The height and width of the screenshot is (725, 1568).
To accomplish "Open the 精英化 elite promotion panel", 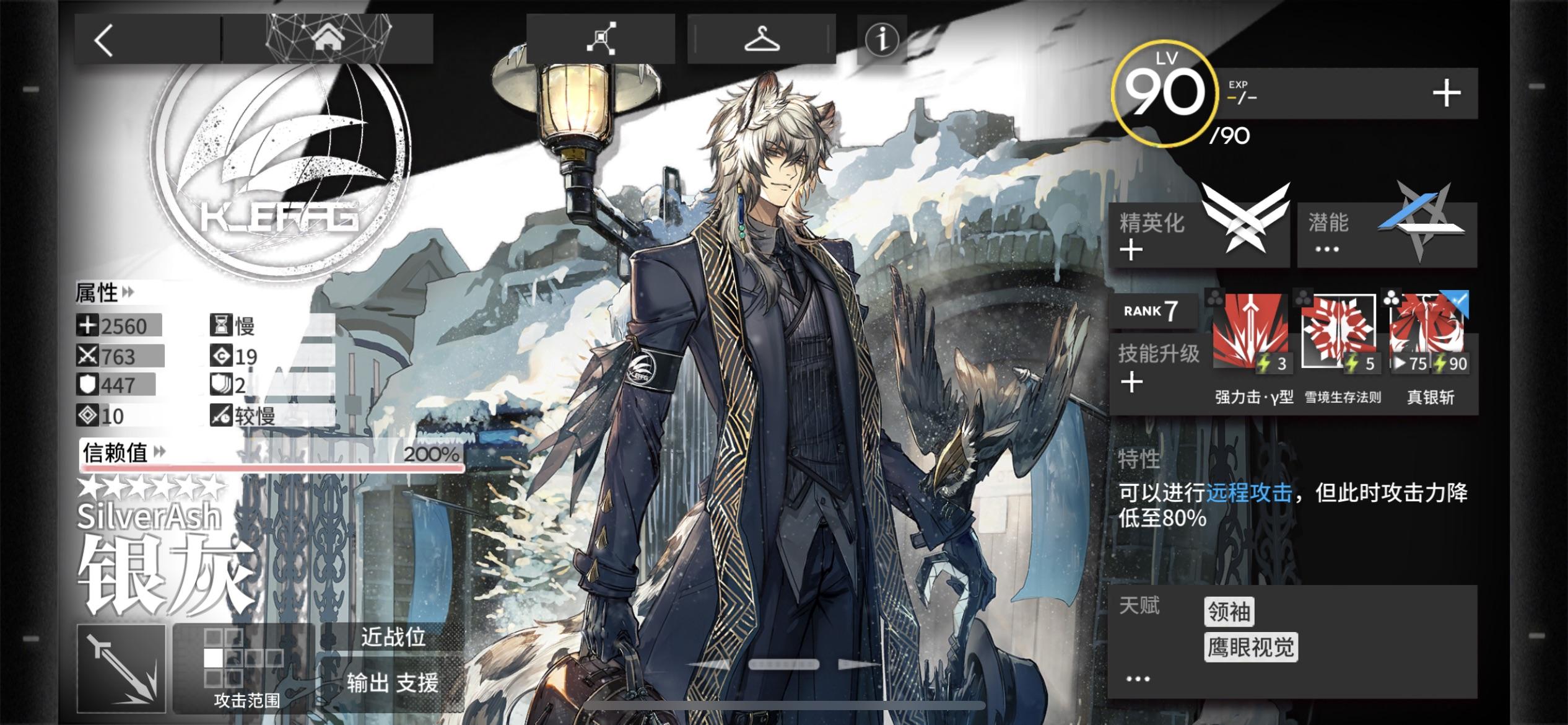I will (1198, 235).
